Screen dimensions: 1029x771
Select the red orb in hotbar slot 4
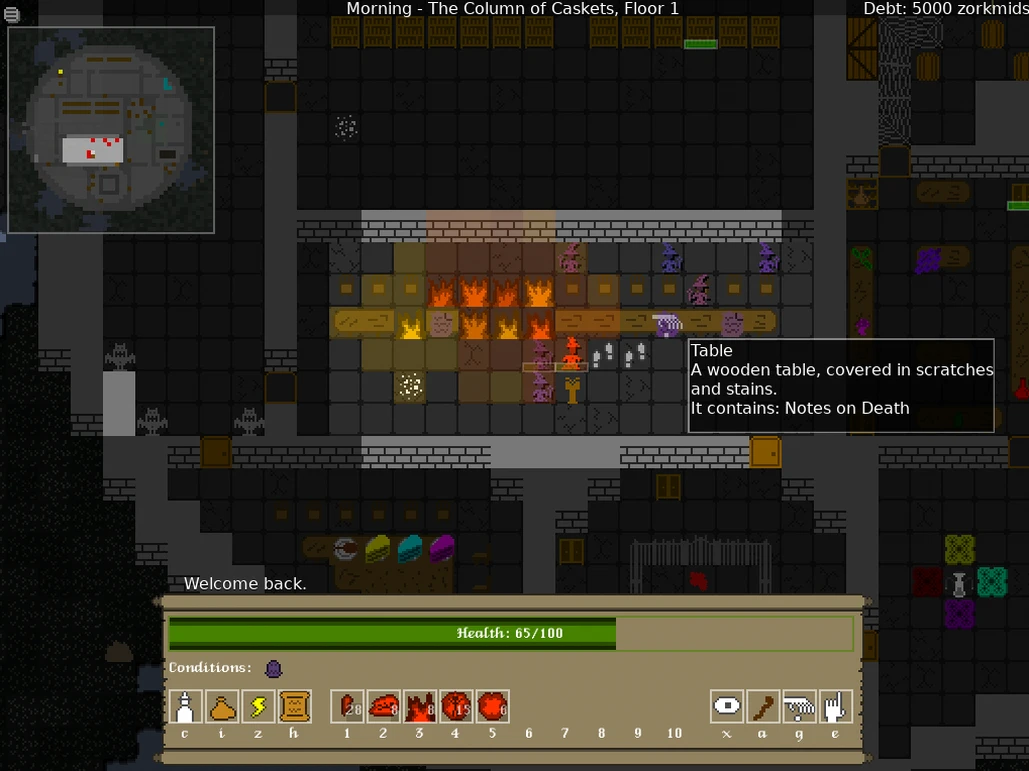pyautogui.click(x=456, y=706)
